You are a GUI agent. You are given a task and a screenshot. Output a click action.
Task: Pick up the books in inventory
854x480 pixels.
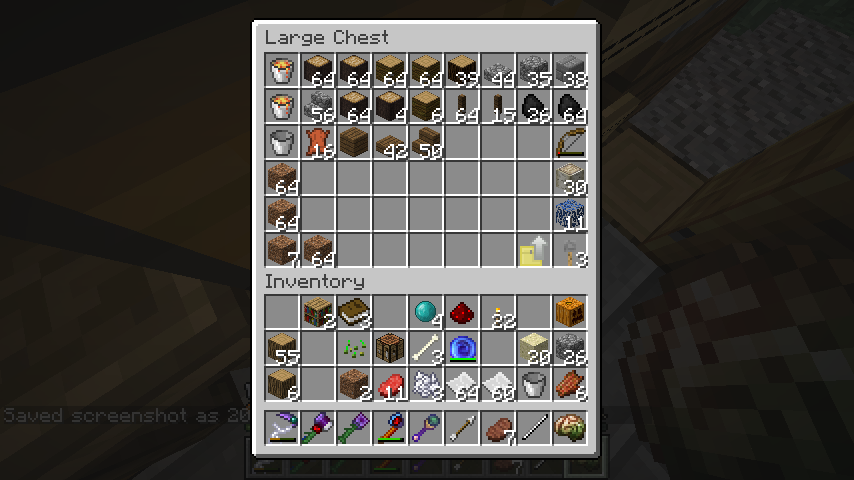353,312
